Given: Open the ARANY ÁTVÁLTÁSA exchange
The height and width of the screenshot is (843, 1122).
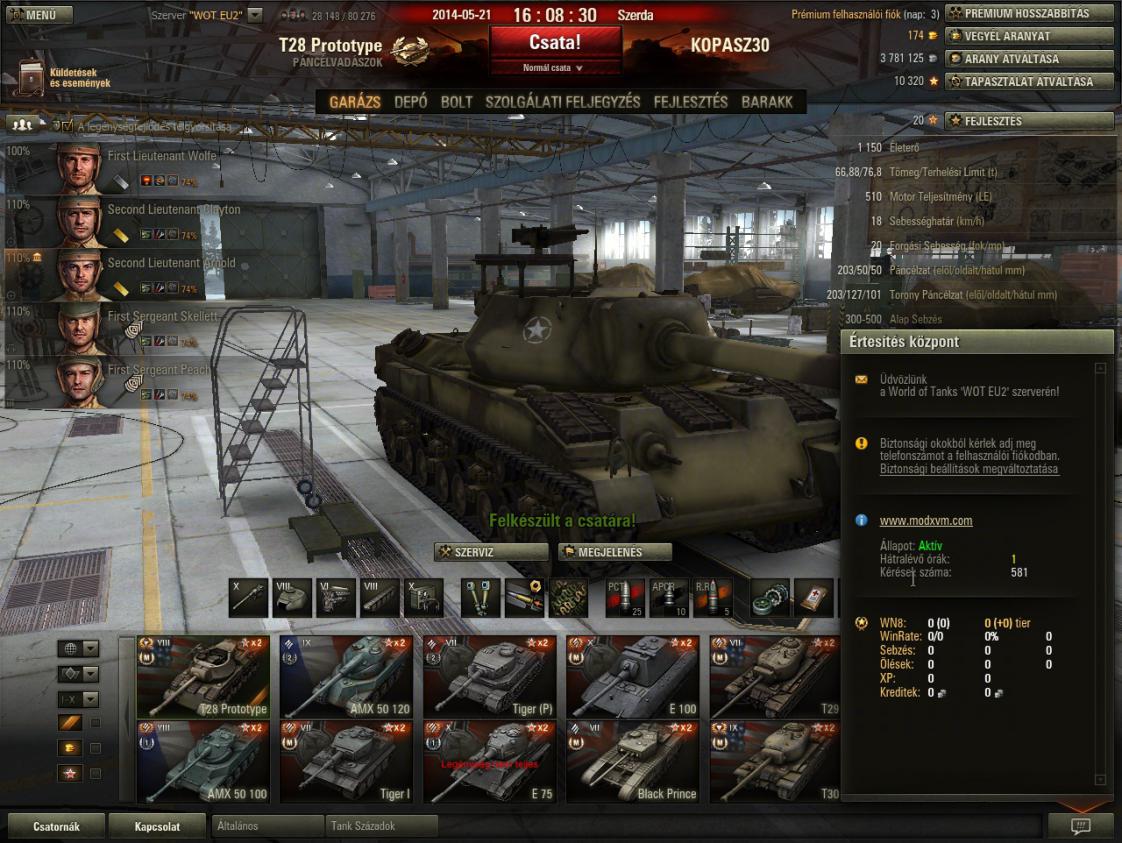Looking at the screenshot, I should pos(1029,59).
